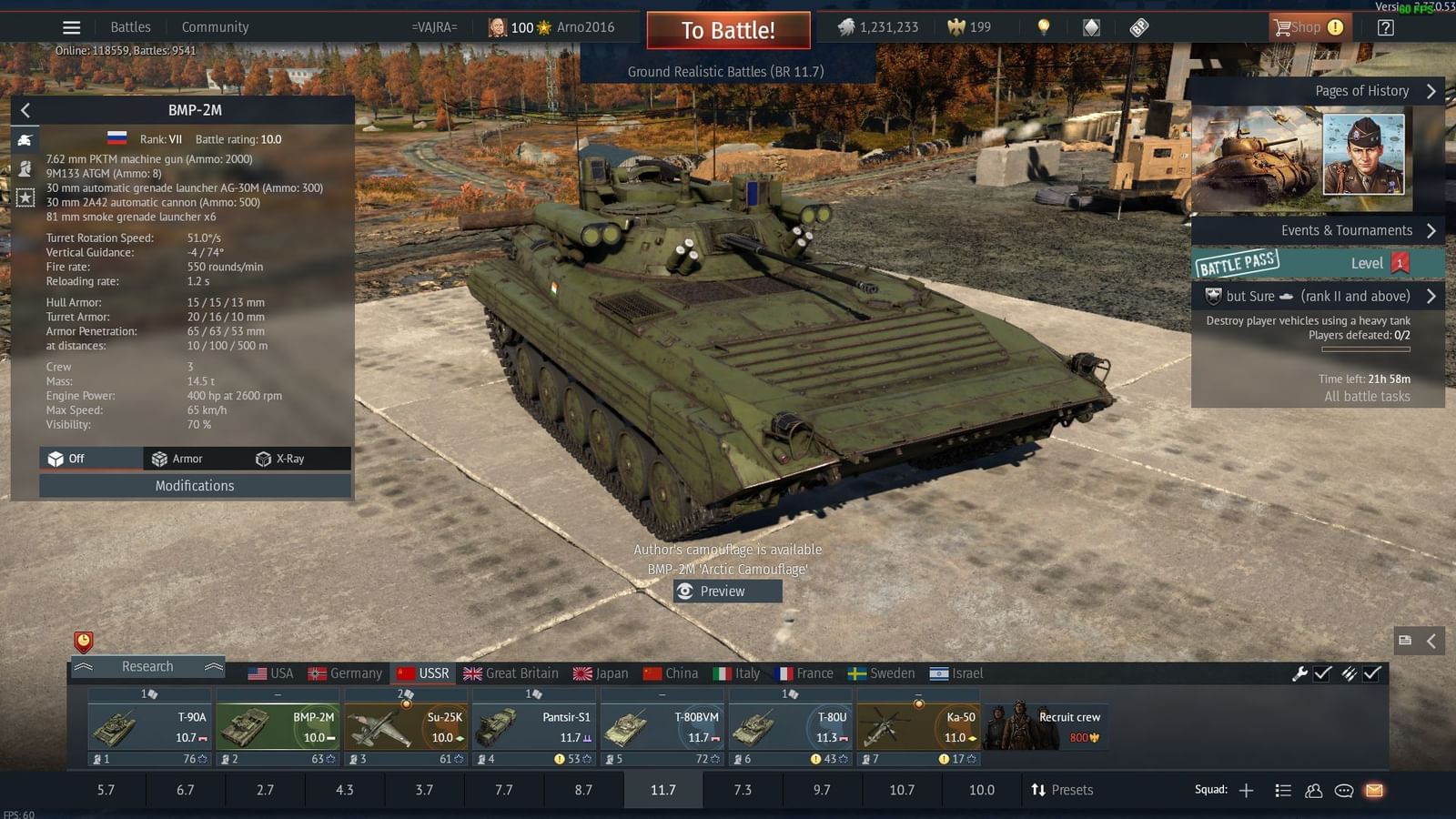This screenshot has height=819, width=1456.
Task: Enable the automatic repair checkbox
Action: tap(1321, 673)
